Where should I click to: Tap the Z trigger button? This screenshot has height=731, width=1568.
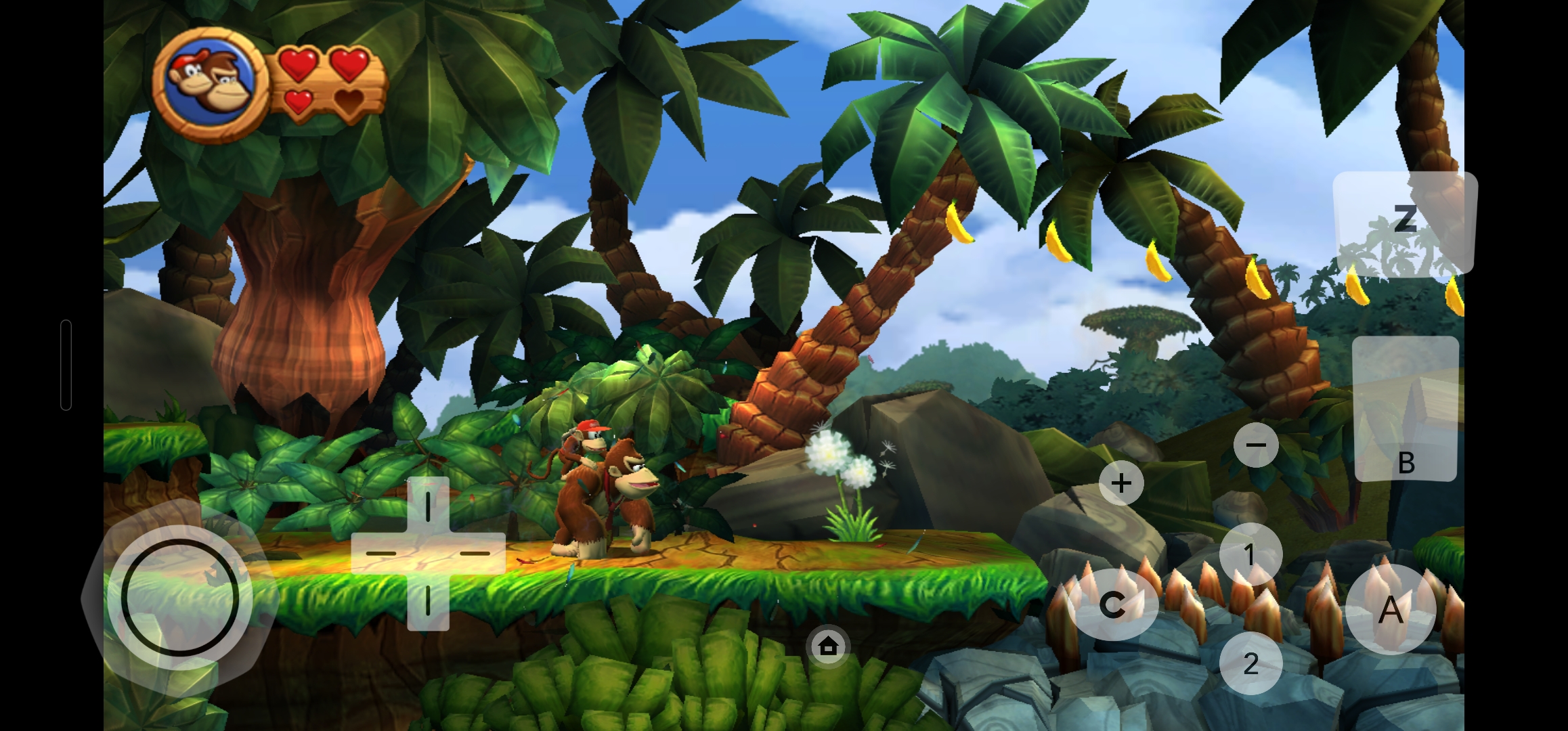point(1405,221)
